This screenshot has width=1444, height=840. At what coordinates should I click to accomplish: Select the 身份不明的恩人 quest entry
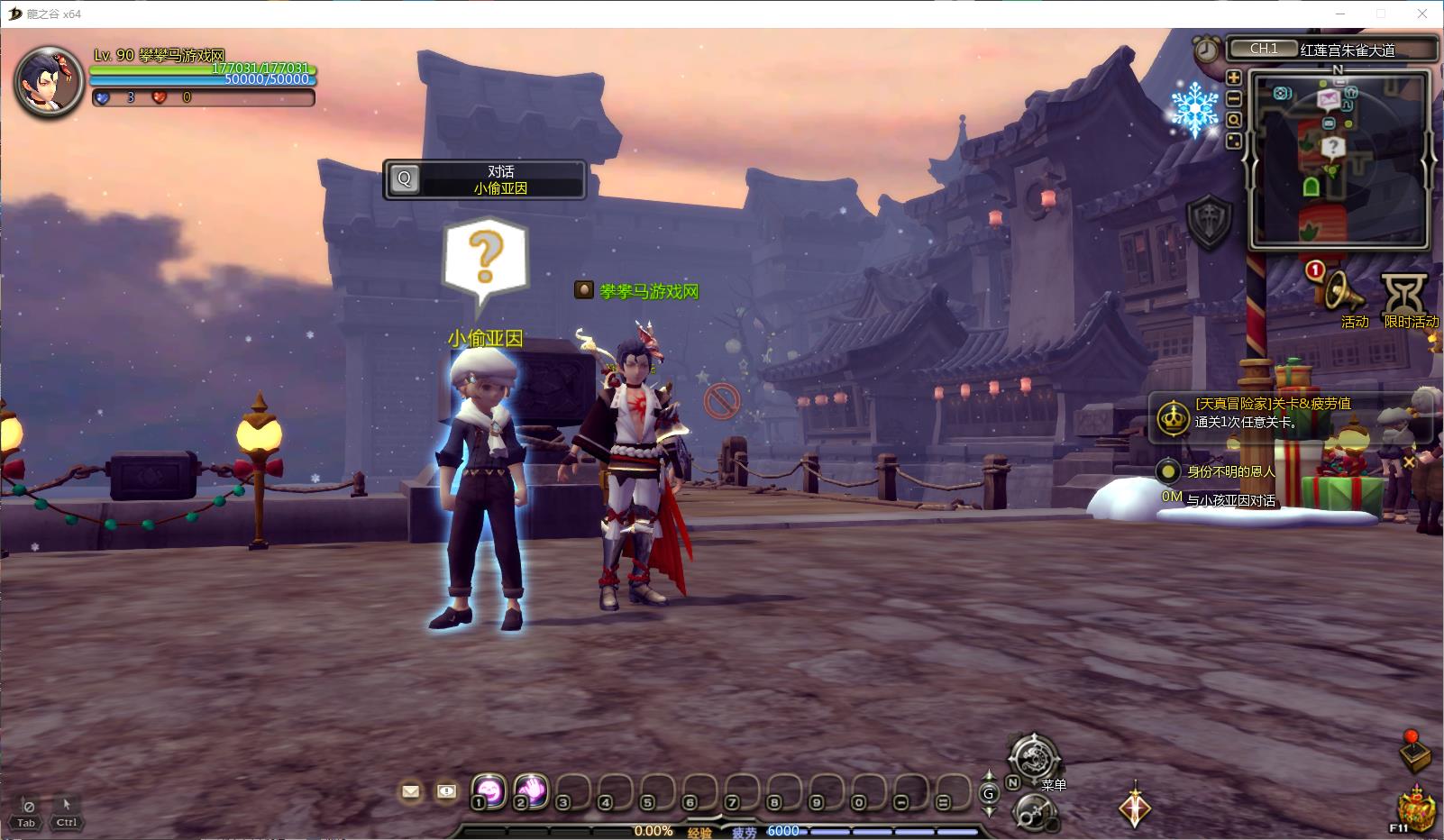point(1230,471)
